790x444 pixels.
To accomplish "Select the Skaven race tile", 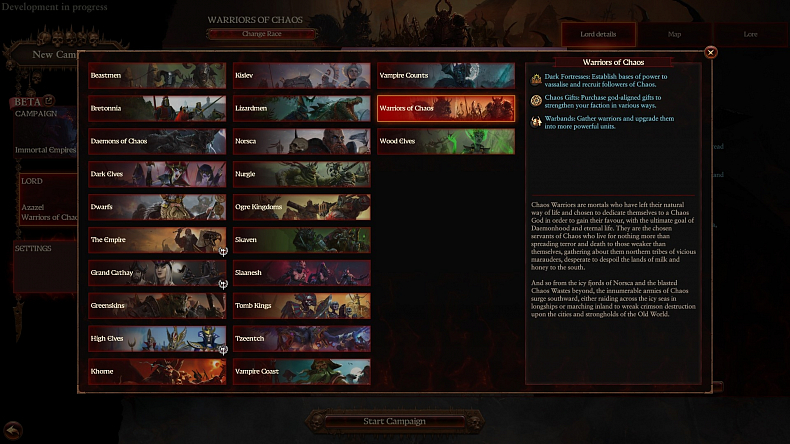I will (x=301, y=240).
